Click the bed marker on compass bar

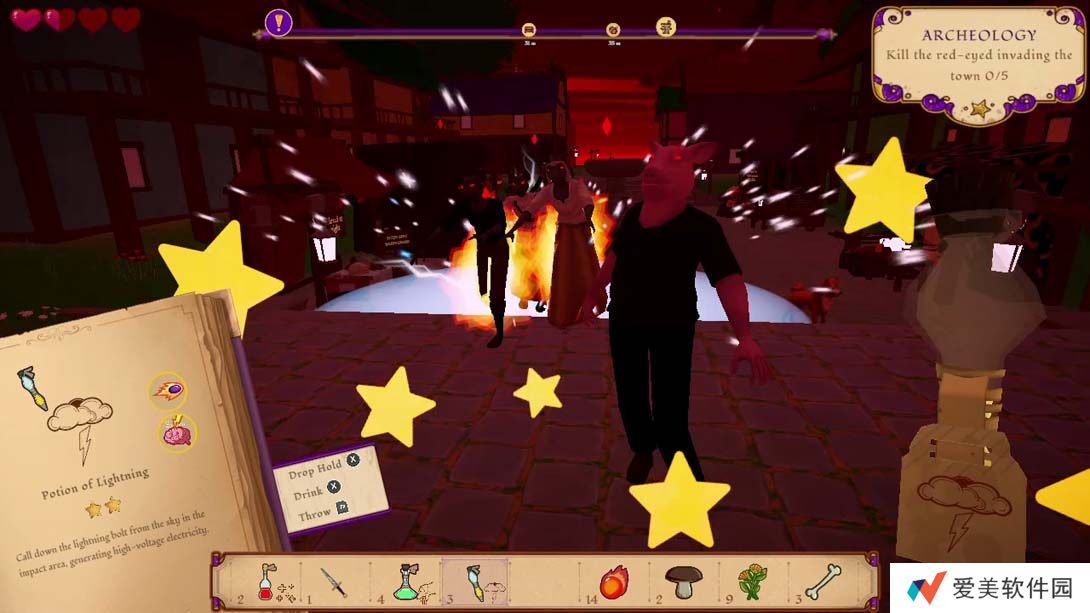click(x=529, y=30)
